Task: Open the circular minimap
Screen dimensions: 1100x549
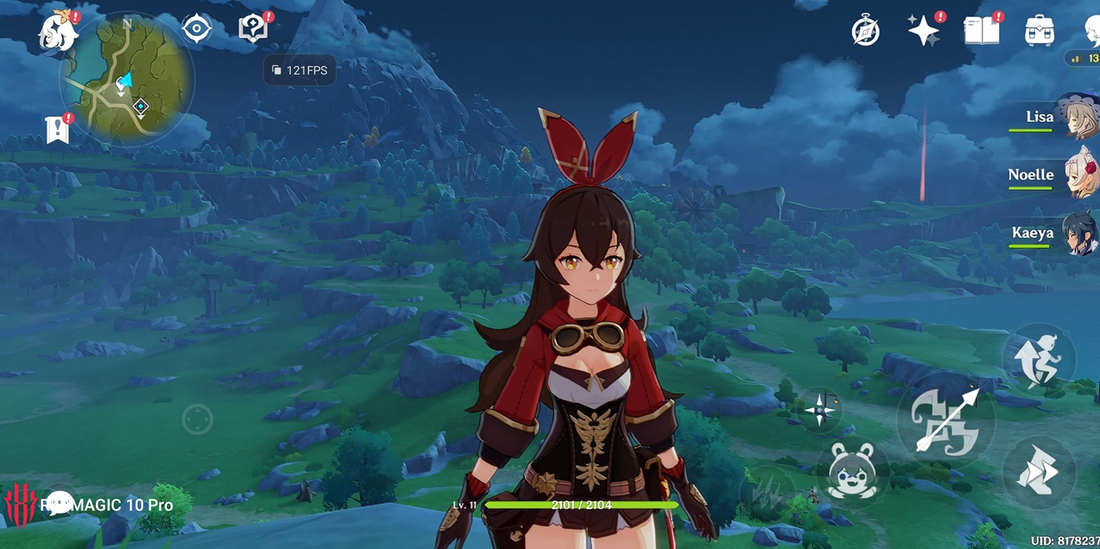Action: click(x=127, y=79)
